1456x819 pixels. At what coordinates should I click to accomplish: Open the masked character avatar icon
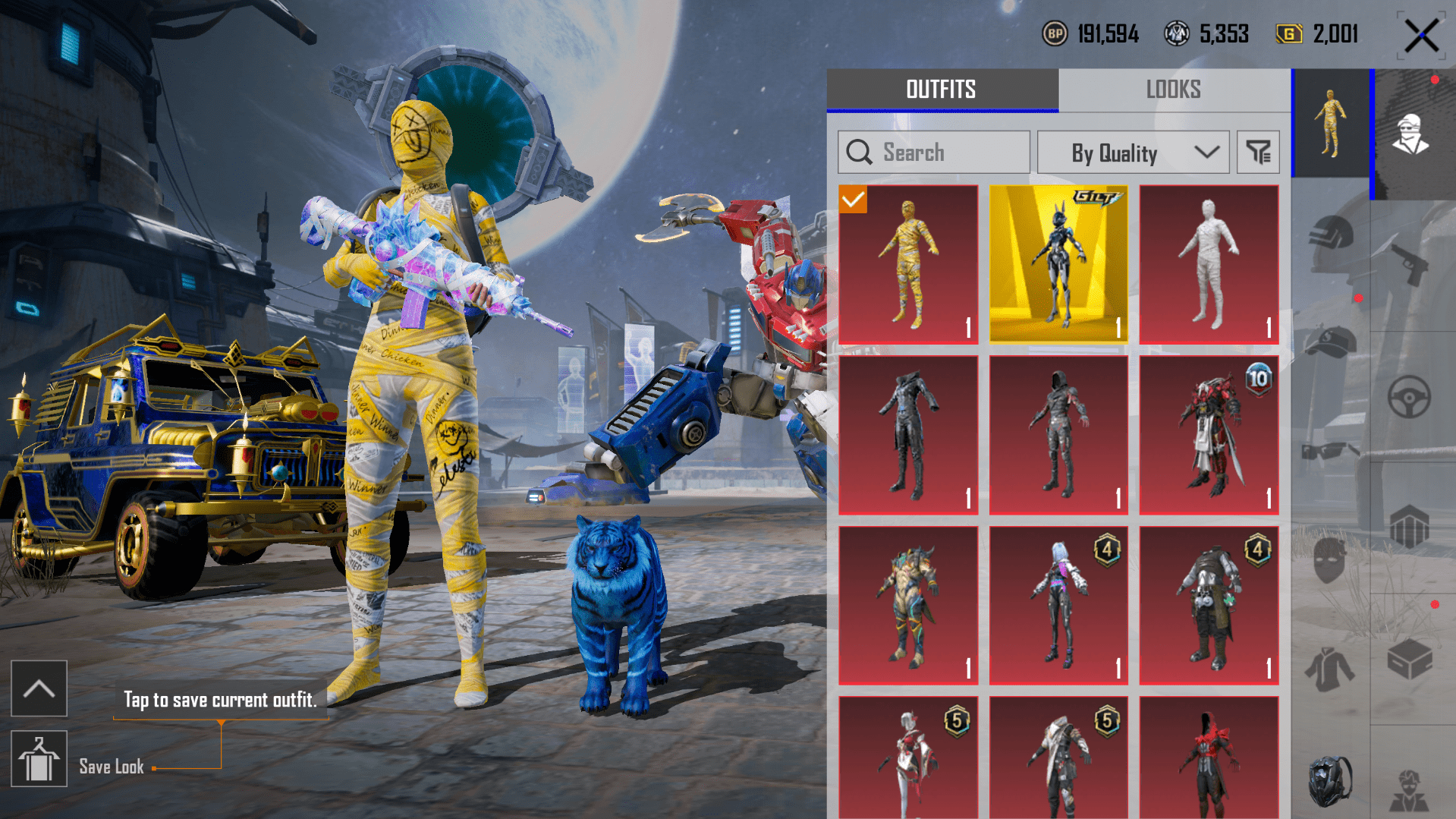click(1410, 134)
